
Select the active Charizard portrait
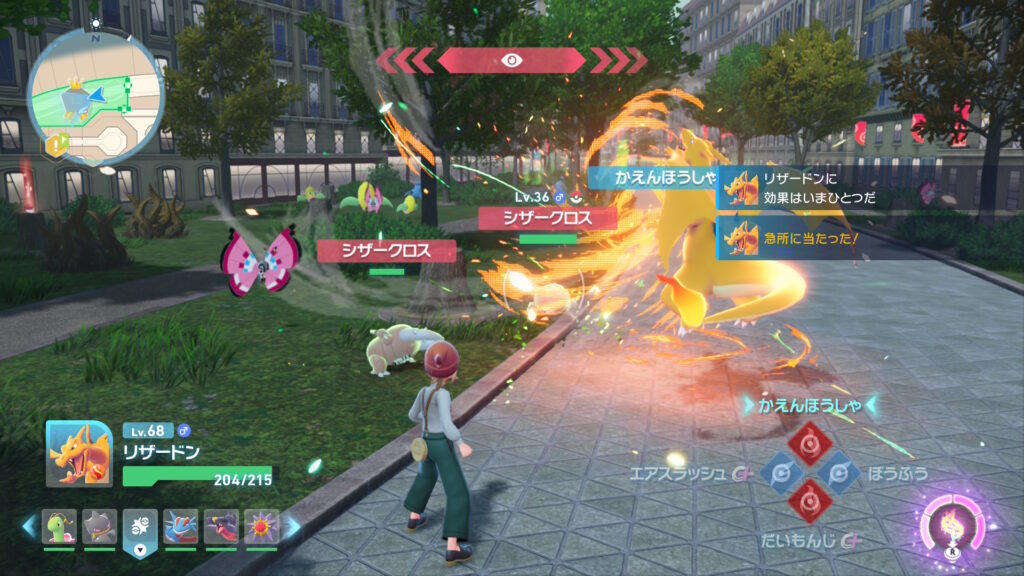coord(79,453)
